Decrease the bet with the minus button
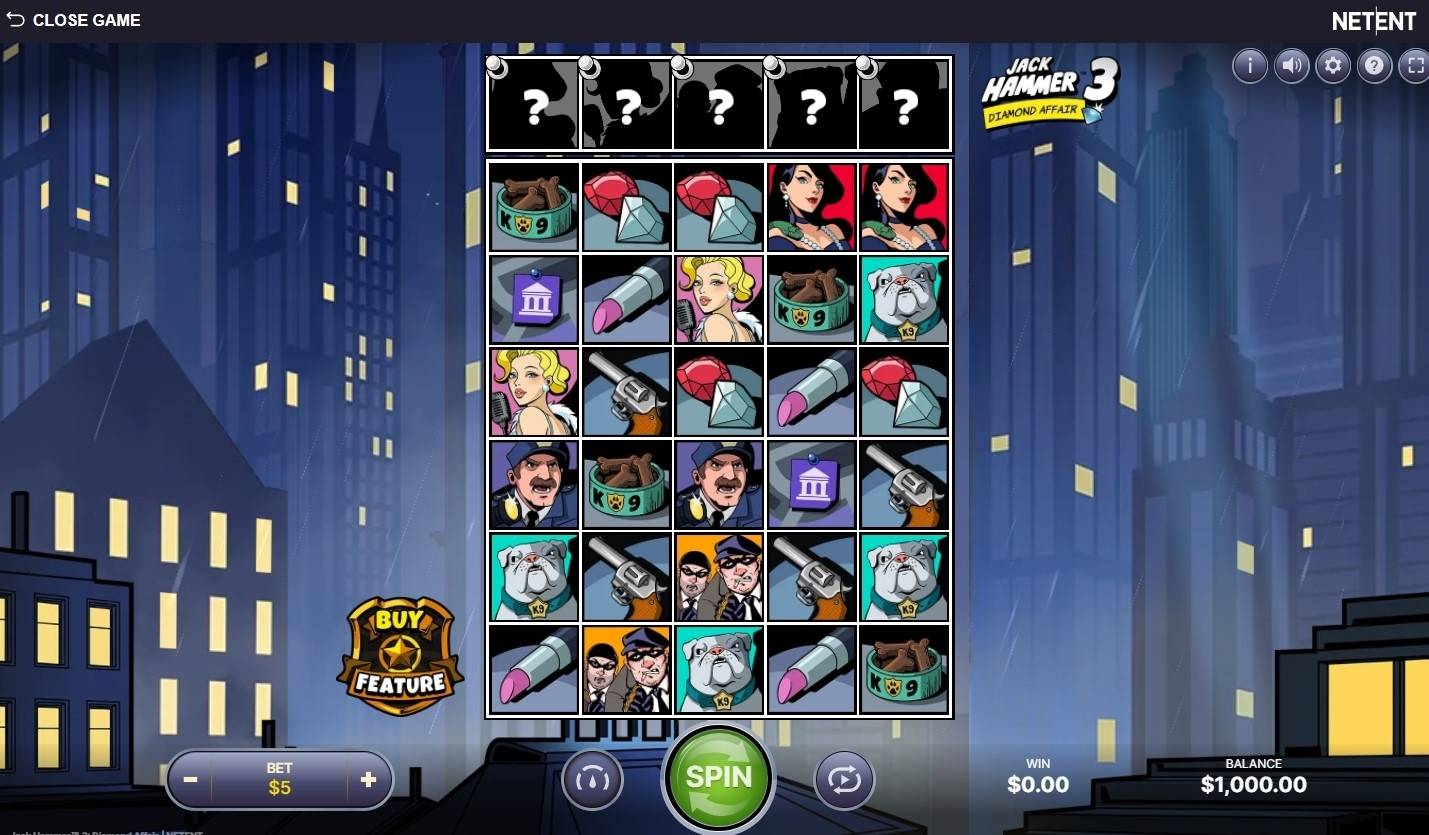 pos(191,780)
